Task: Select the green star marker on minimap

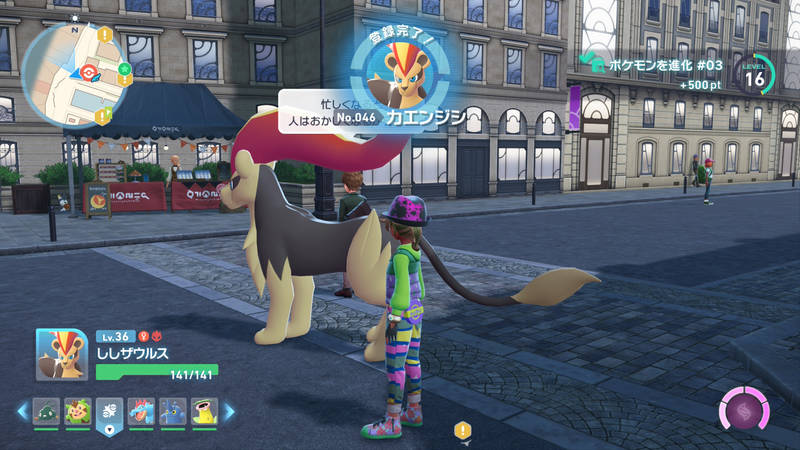Action: tap(125, 71)
